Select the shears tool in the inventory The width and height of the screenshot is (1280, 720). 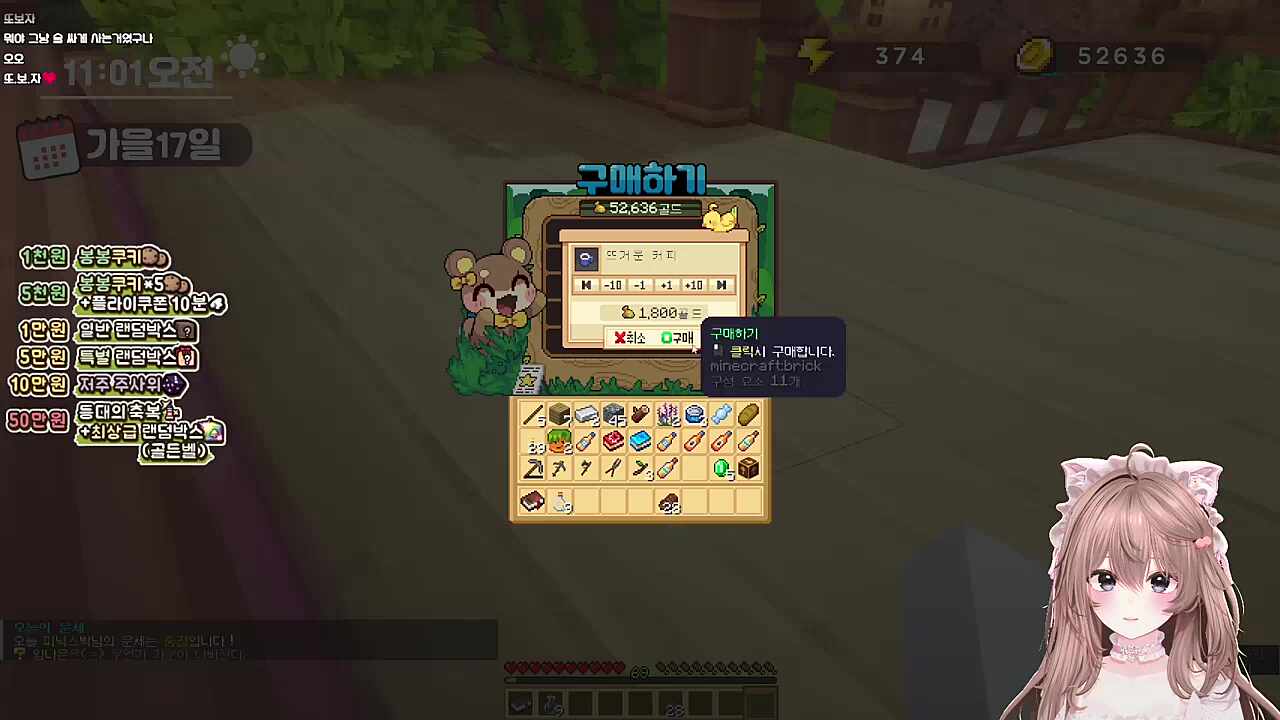[613, 468]
